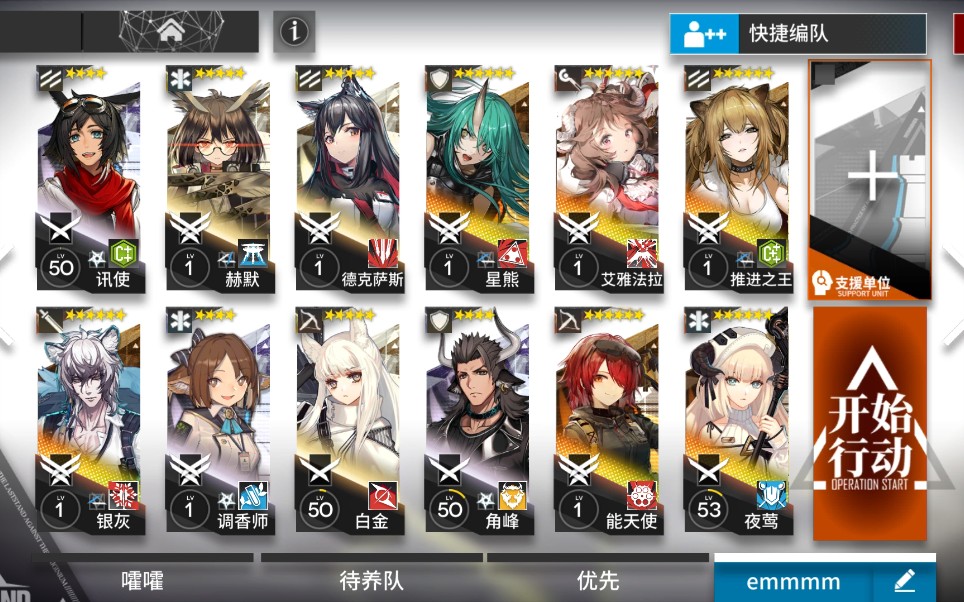
Task: Start the operation with 开始行动
Action: (869, 422)
